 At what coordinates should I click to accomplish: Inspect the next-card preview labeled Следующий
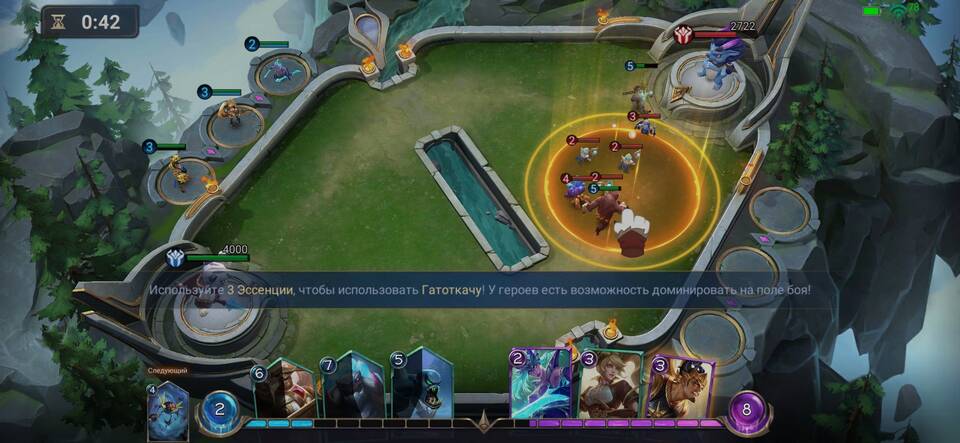click(x=166, y=408)
